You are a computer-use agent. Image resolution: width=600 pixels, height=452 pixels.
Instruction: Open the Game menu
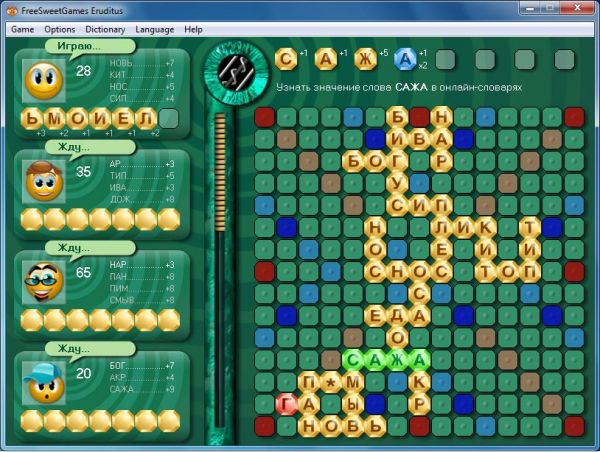22,30
